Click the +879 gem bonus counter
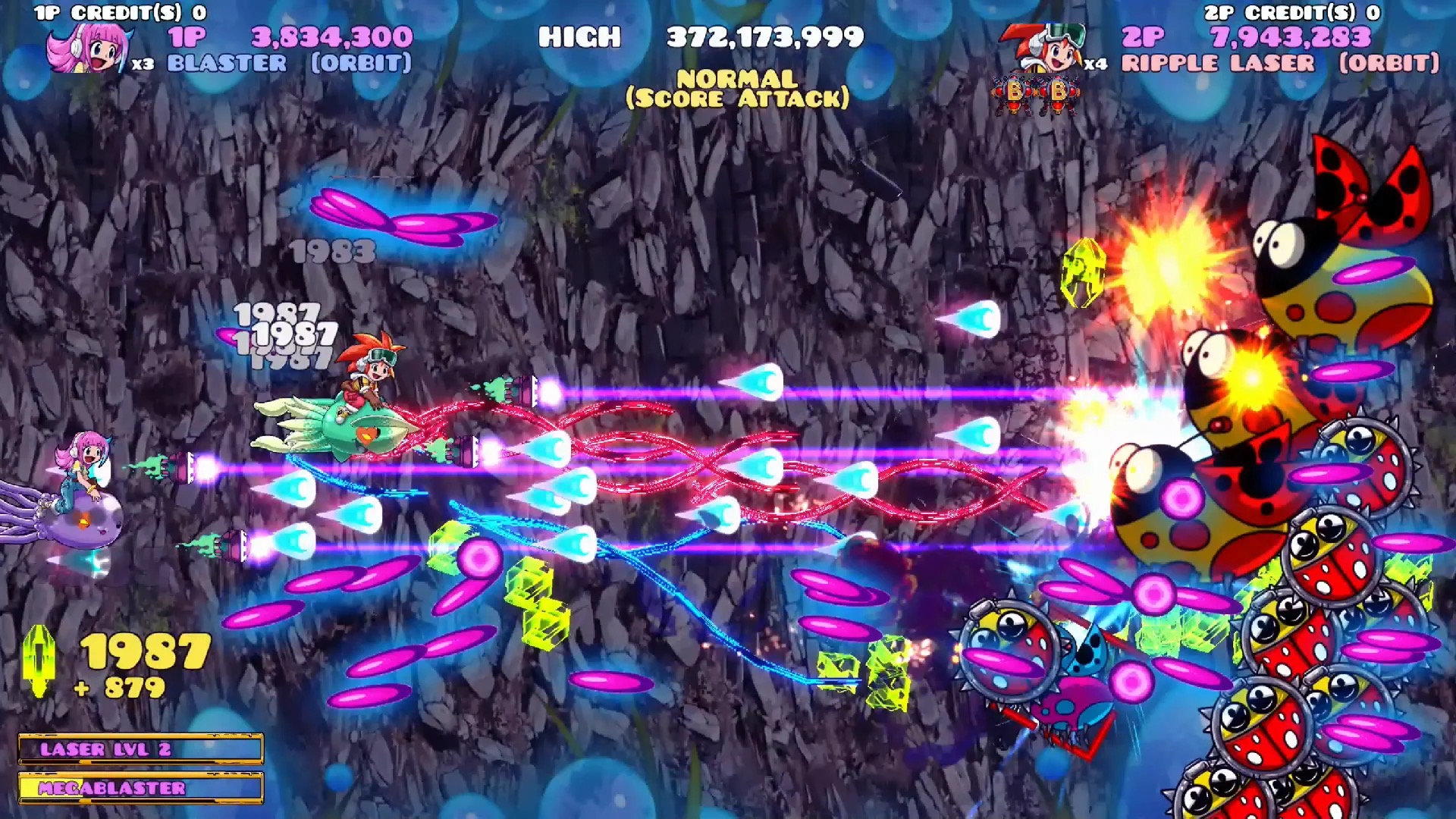Screen dimensions: 1456x819 click(x=121, y=686)
